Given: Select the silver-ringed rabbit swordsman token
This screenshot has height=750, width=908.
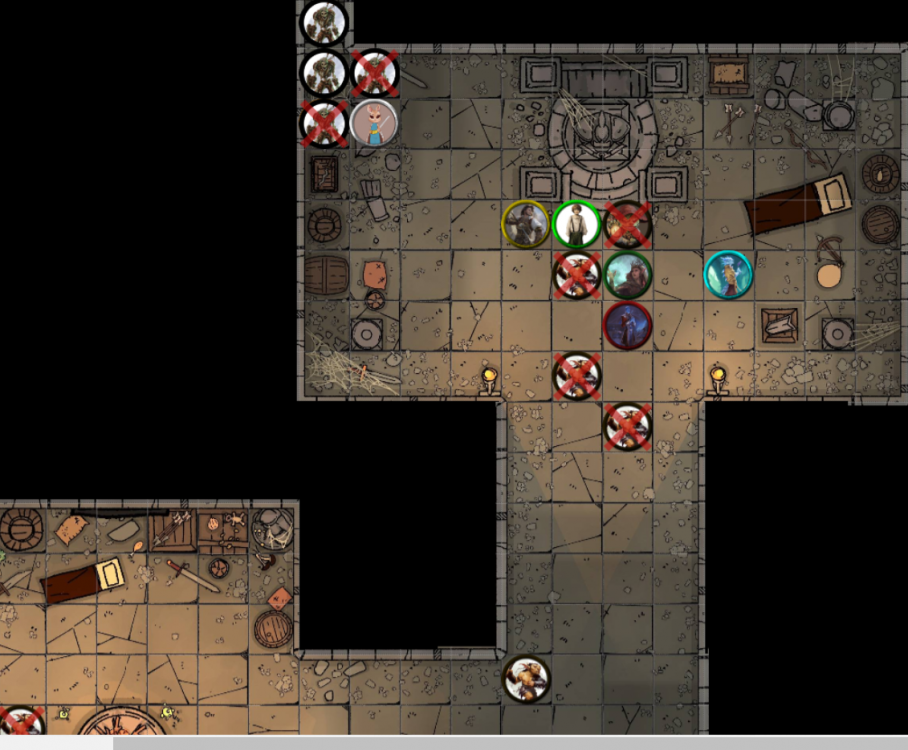Looking at the screenshot, I should point(374,124).
